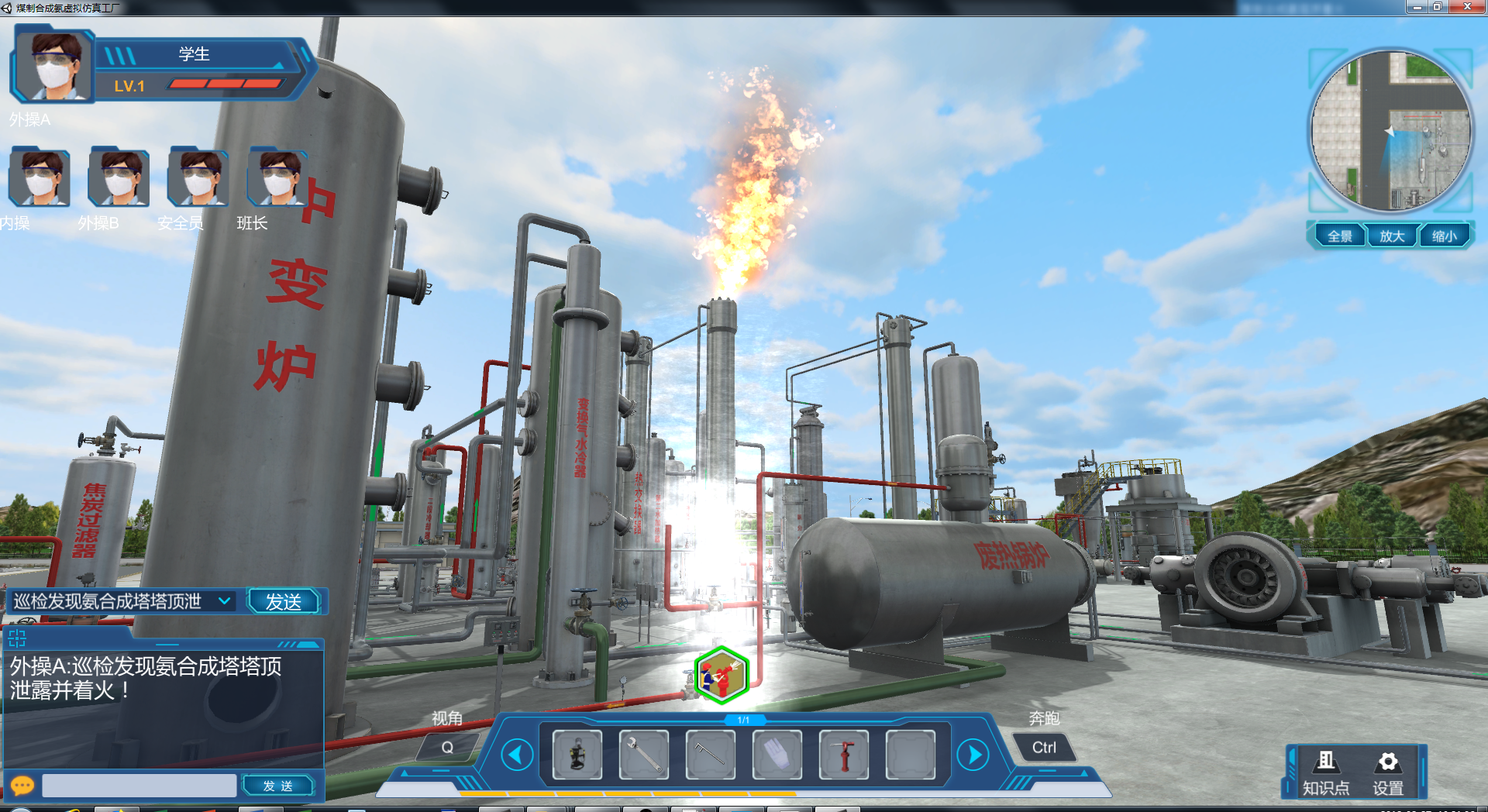Go to the previous toolbar page
The height and width of the screenshot is (812, 1488).
(x=517, y=755)
